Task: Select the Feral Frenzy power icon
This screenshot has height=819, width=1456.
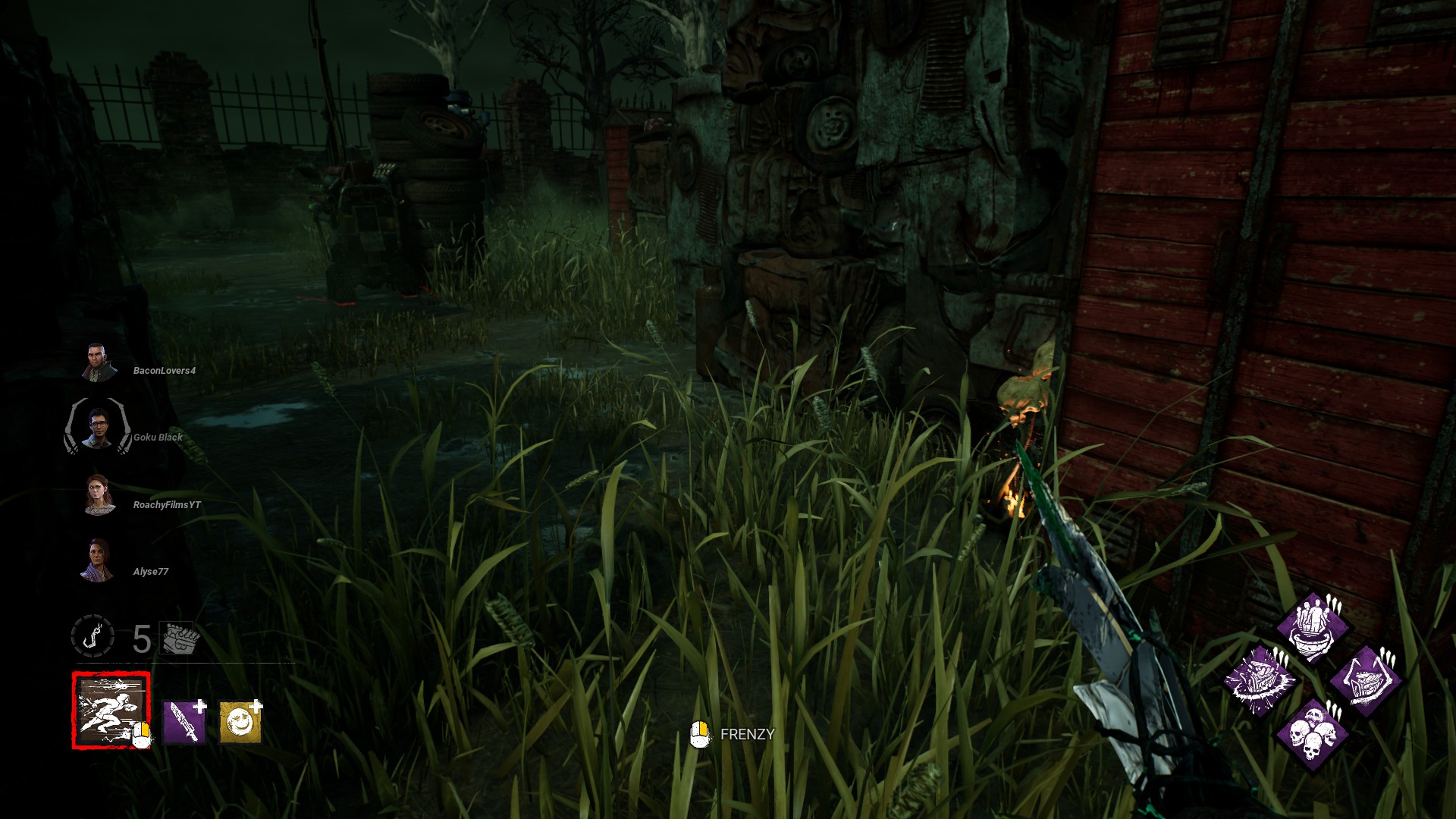Action: tap(111, 711)
